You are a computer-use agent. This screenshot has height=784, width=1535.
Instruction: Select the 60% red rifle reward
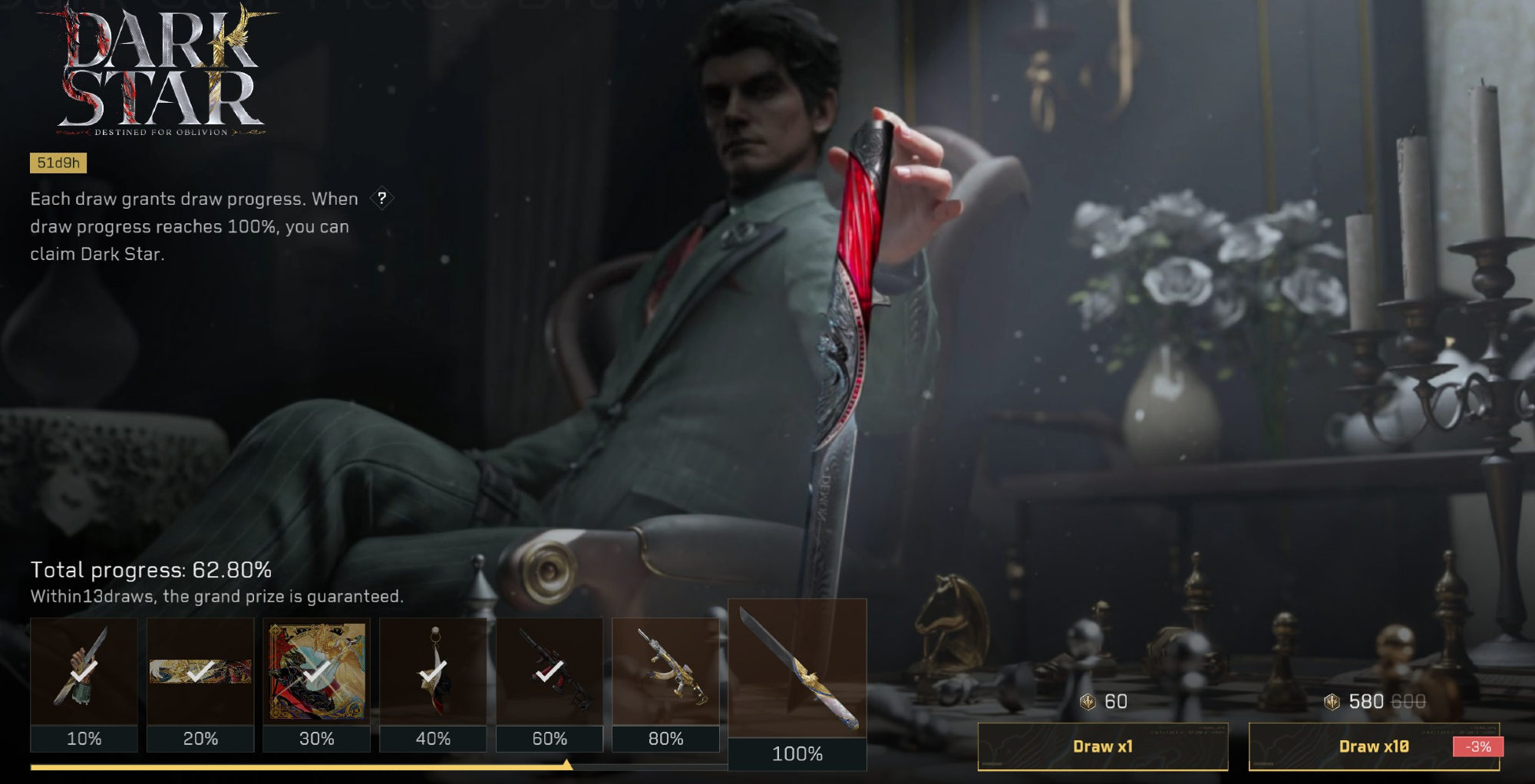click(550, 673)
